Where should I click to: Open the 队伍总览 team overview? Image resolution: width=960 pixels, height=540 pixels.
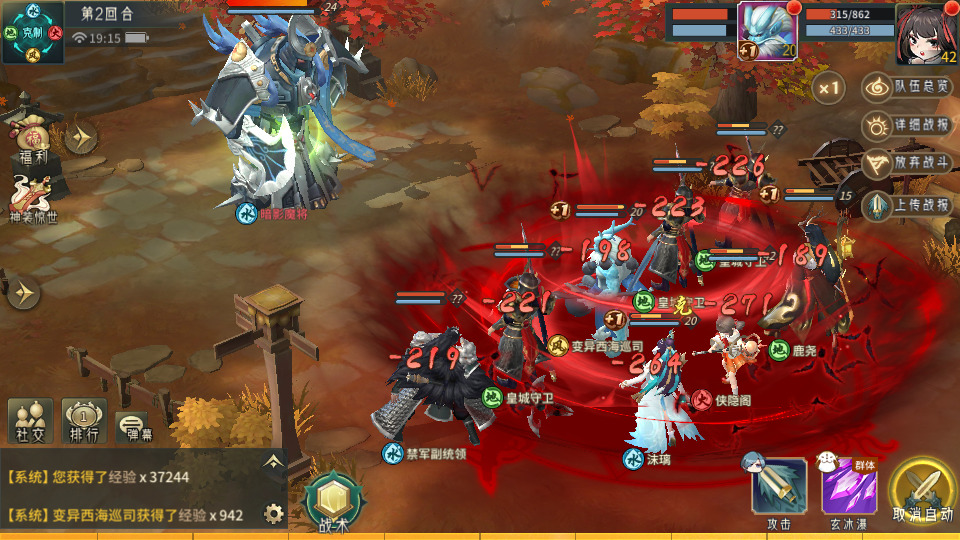pos(907,87)
